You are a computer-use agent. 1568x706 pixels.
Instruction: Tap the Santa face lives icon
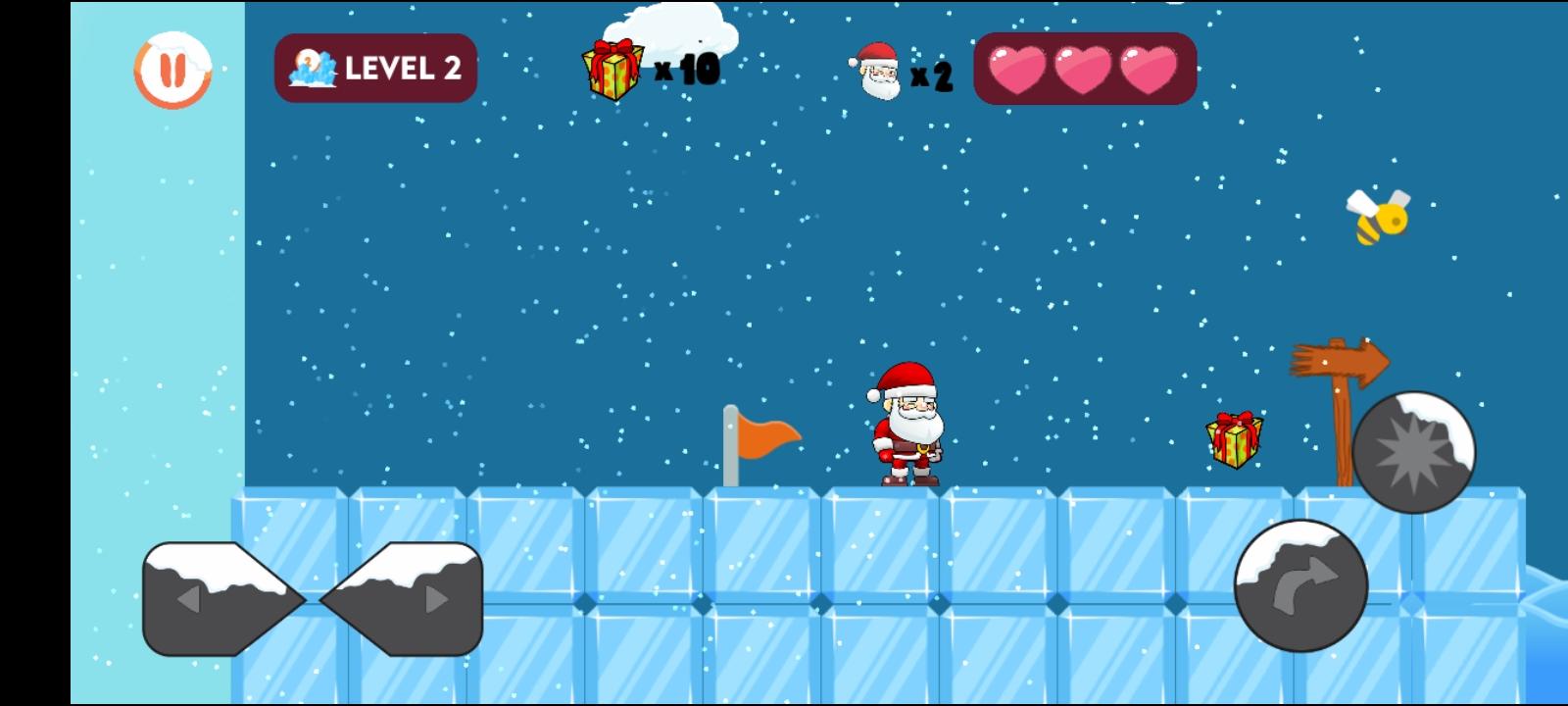pos(877,72)
